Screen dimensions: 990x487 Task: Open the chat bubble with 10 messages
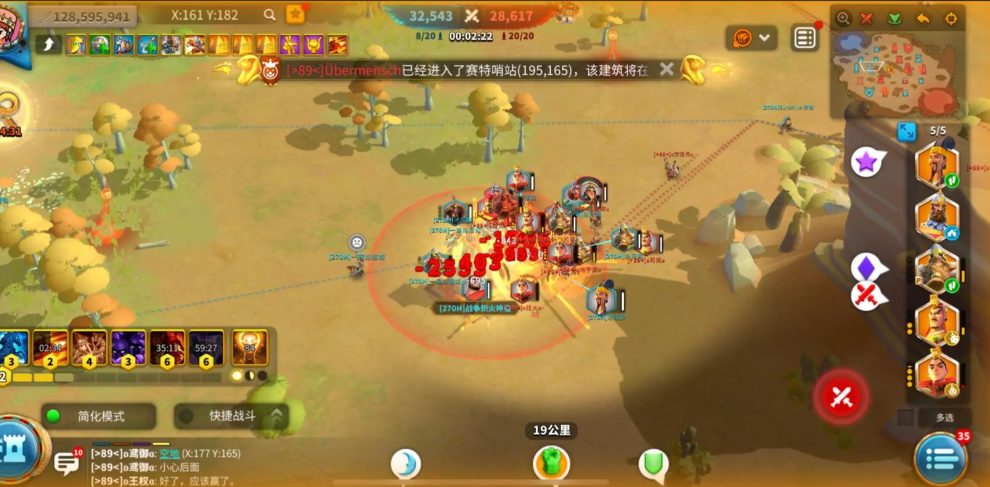click(67, 462)
